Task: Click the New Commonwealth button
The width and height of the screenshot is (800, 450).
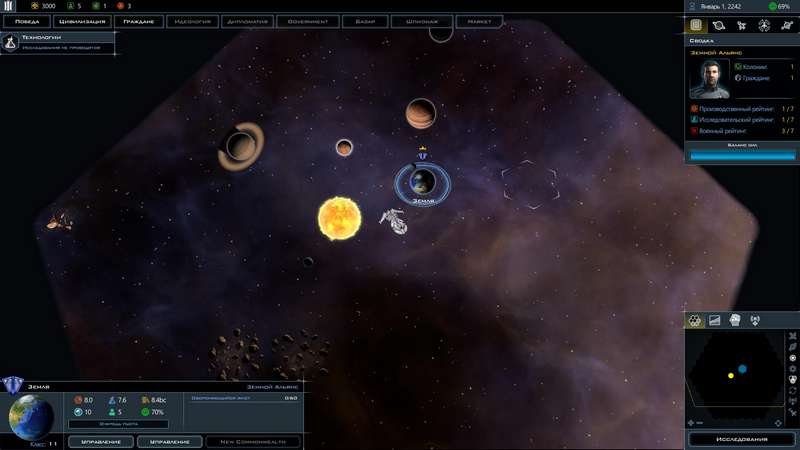Action: click(x=253, y=441)
